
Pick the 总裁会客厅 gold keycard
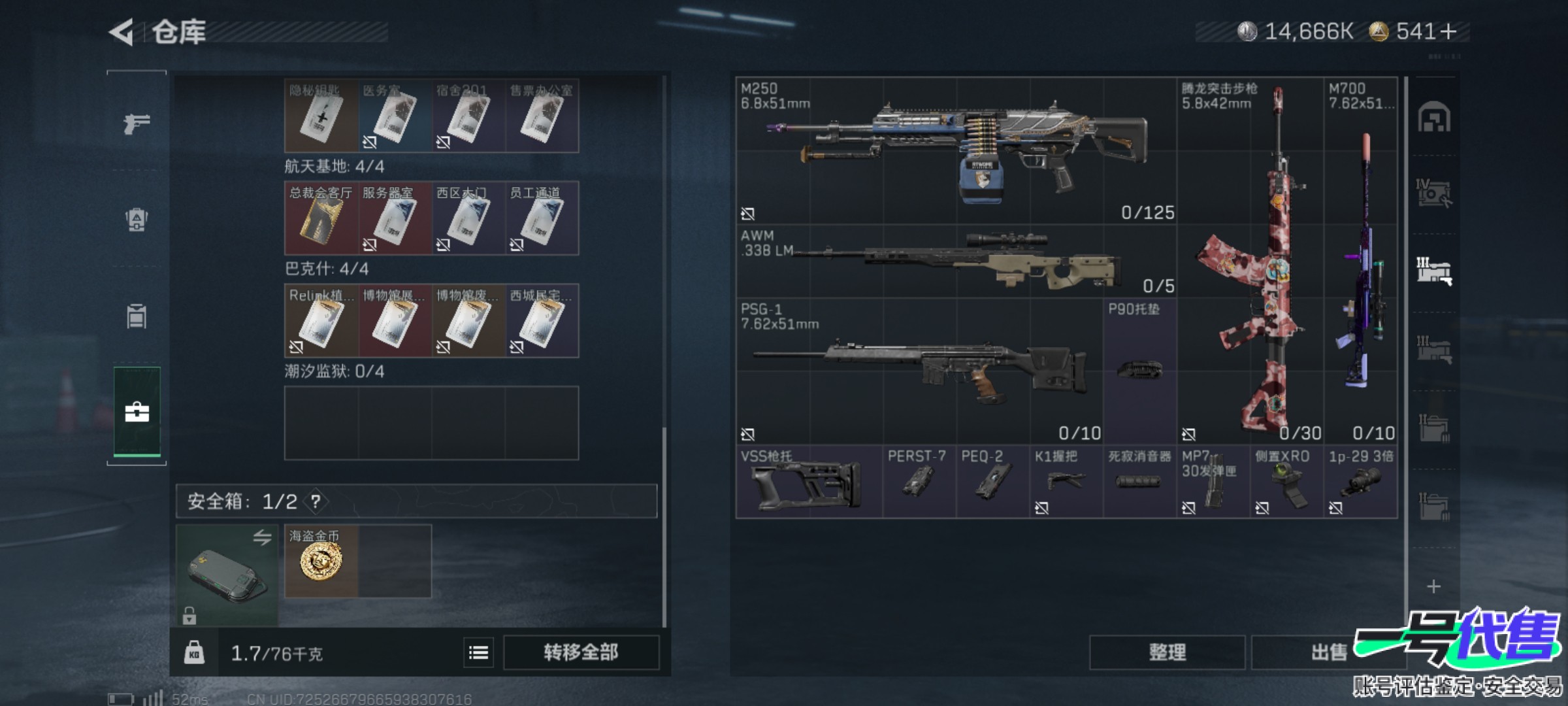tap(321, 218)
